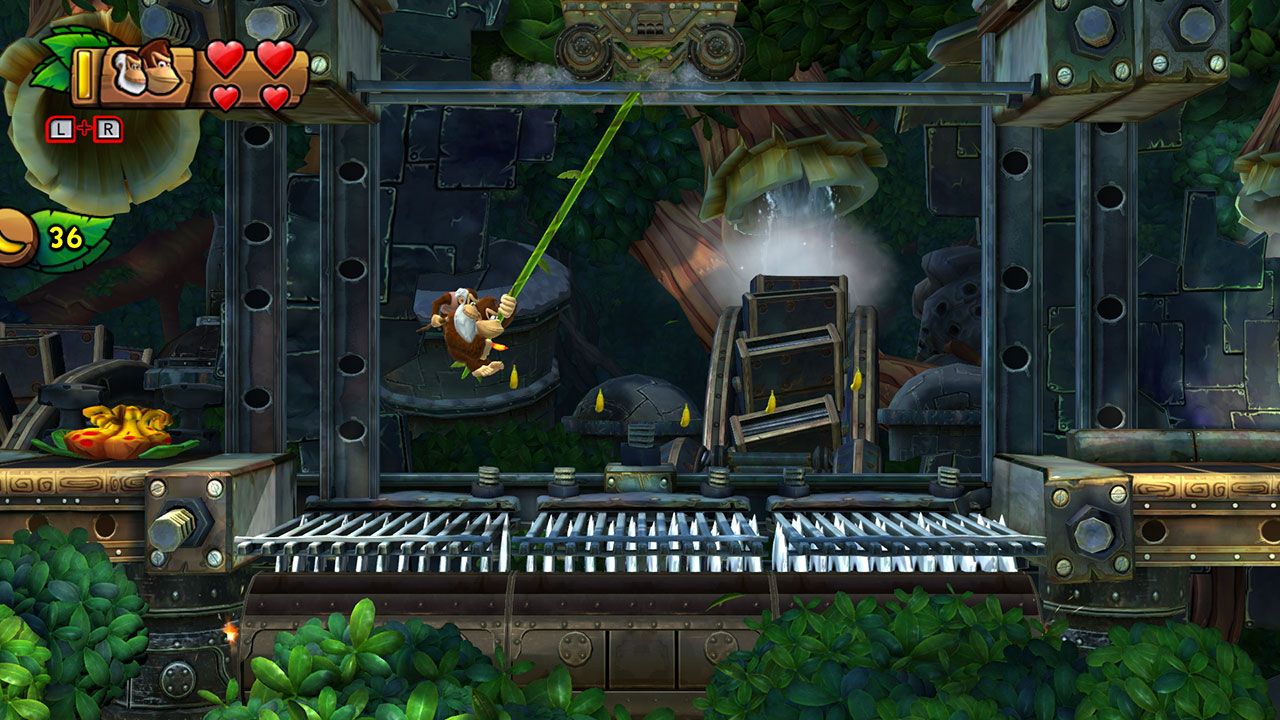Click the yellow life meter bar

[82, 74]
